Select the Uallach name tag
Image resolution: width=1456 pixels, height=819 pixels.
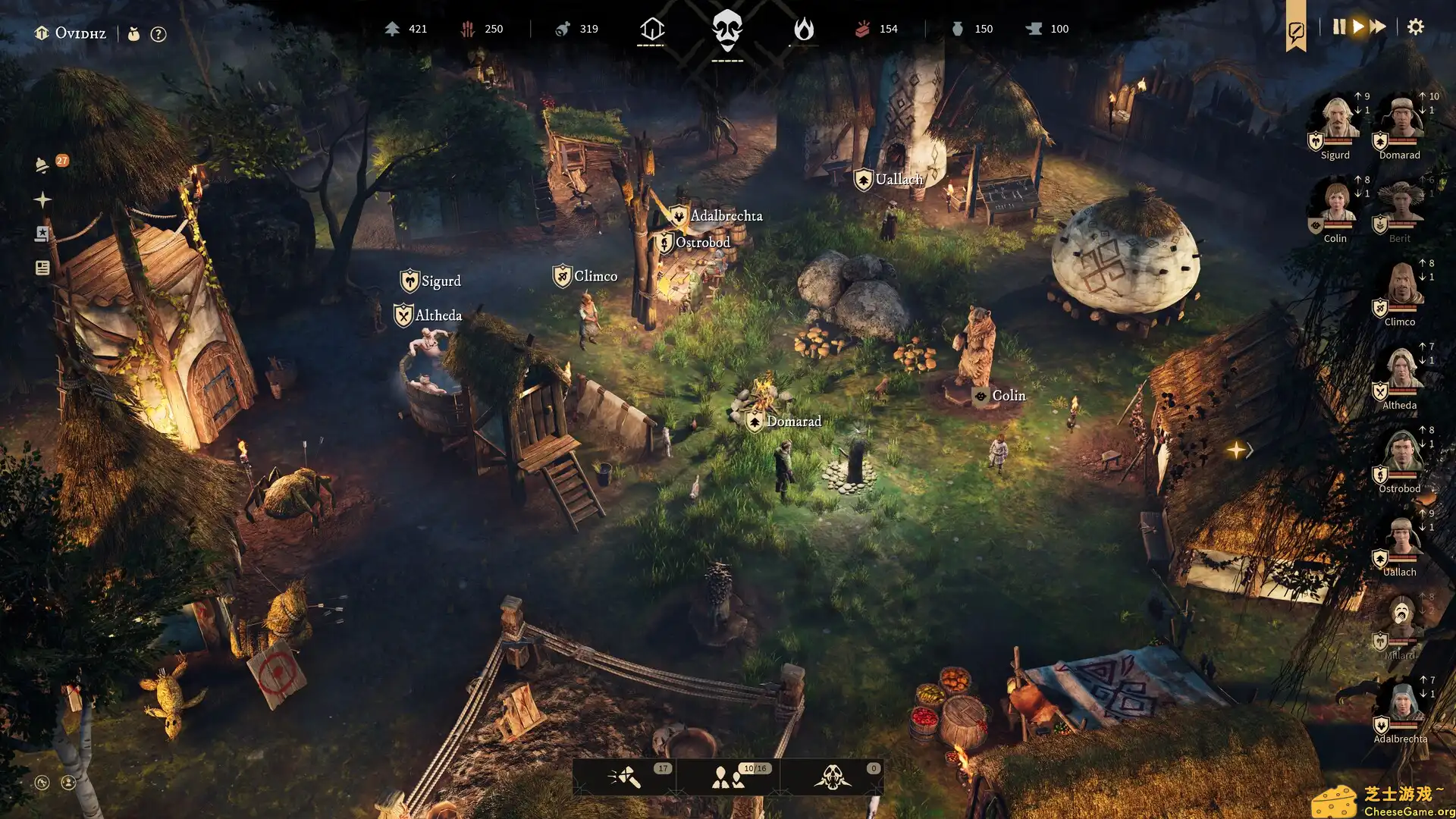coord(899,180)
